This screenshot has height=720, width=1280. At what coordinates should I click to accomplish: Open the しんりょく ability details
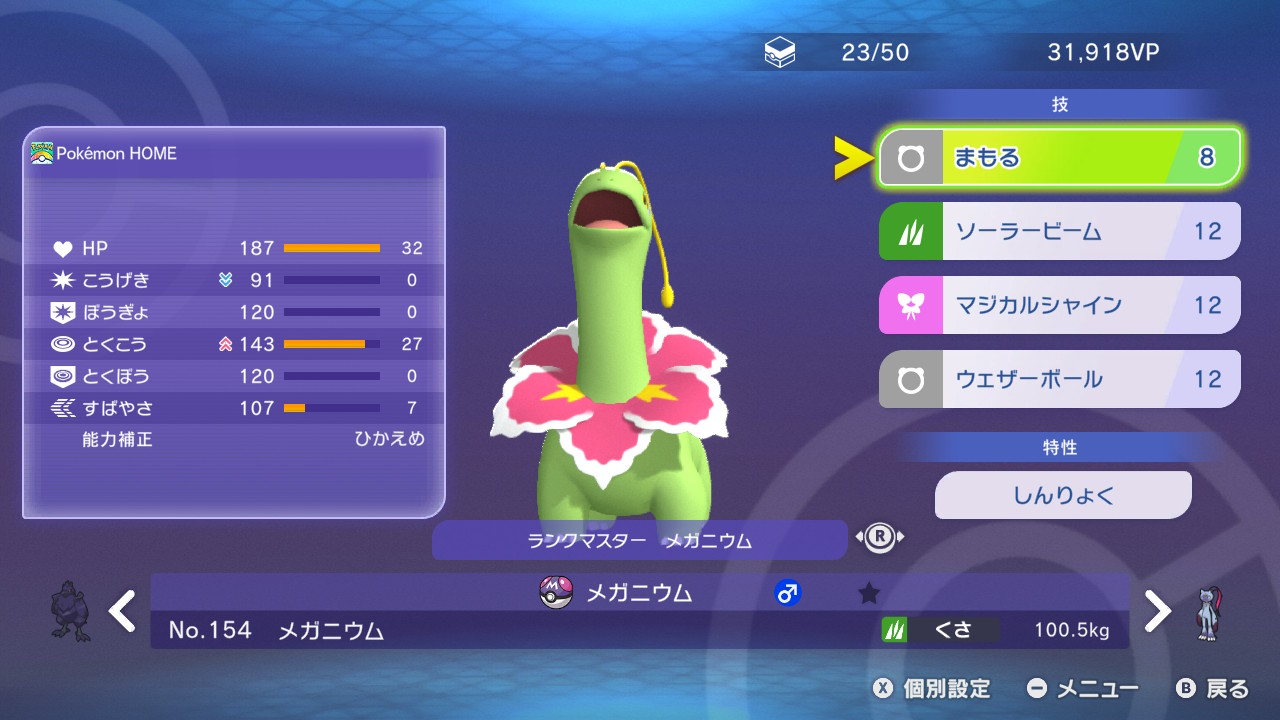pos(1063,495)
